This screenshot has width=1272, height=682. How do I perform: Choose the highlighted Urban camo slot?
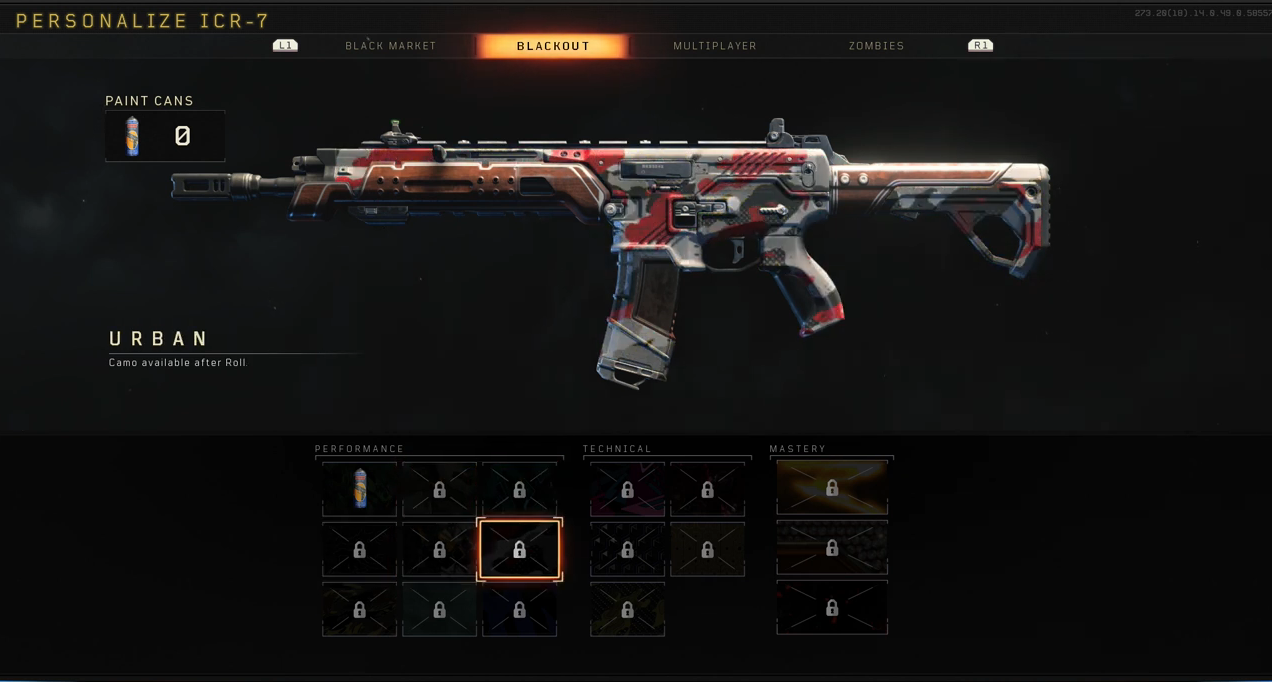[520, 549]
